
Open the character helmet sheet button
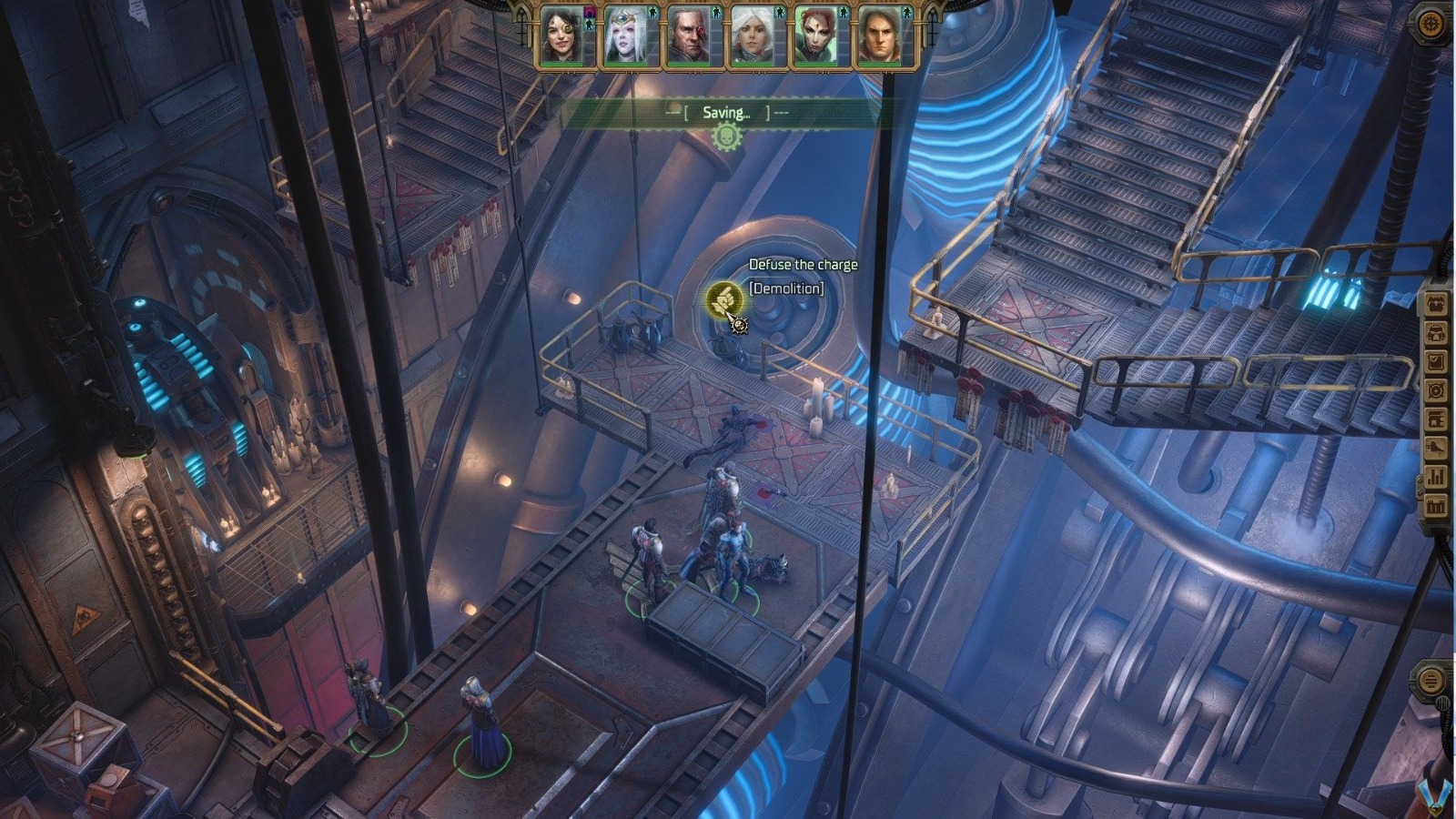(x=1436, y=333)
